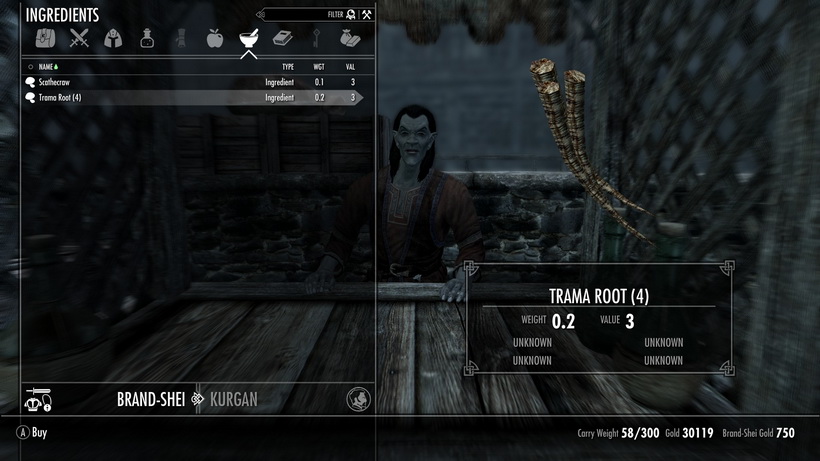Open the books category
The image size is (820, 461).
click(x=282, y=39)
